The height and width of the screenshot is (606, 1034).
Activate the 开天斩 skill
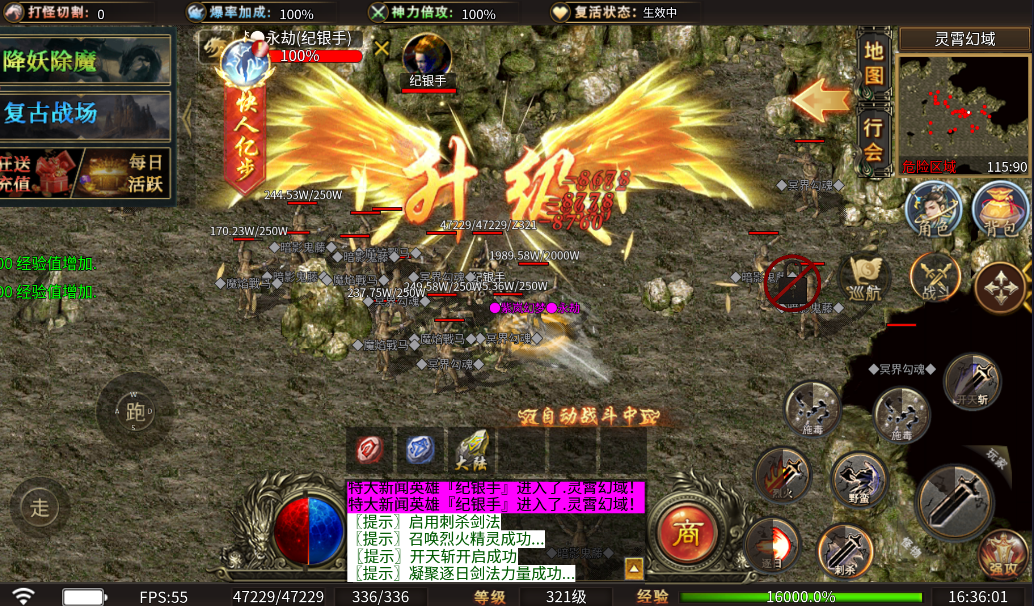pos(971,381)
